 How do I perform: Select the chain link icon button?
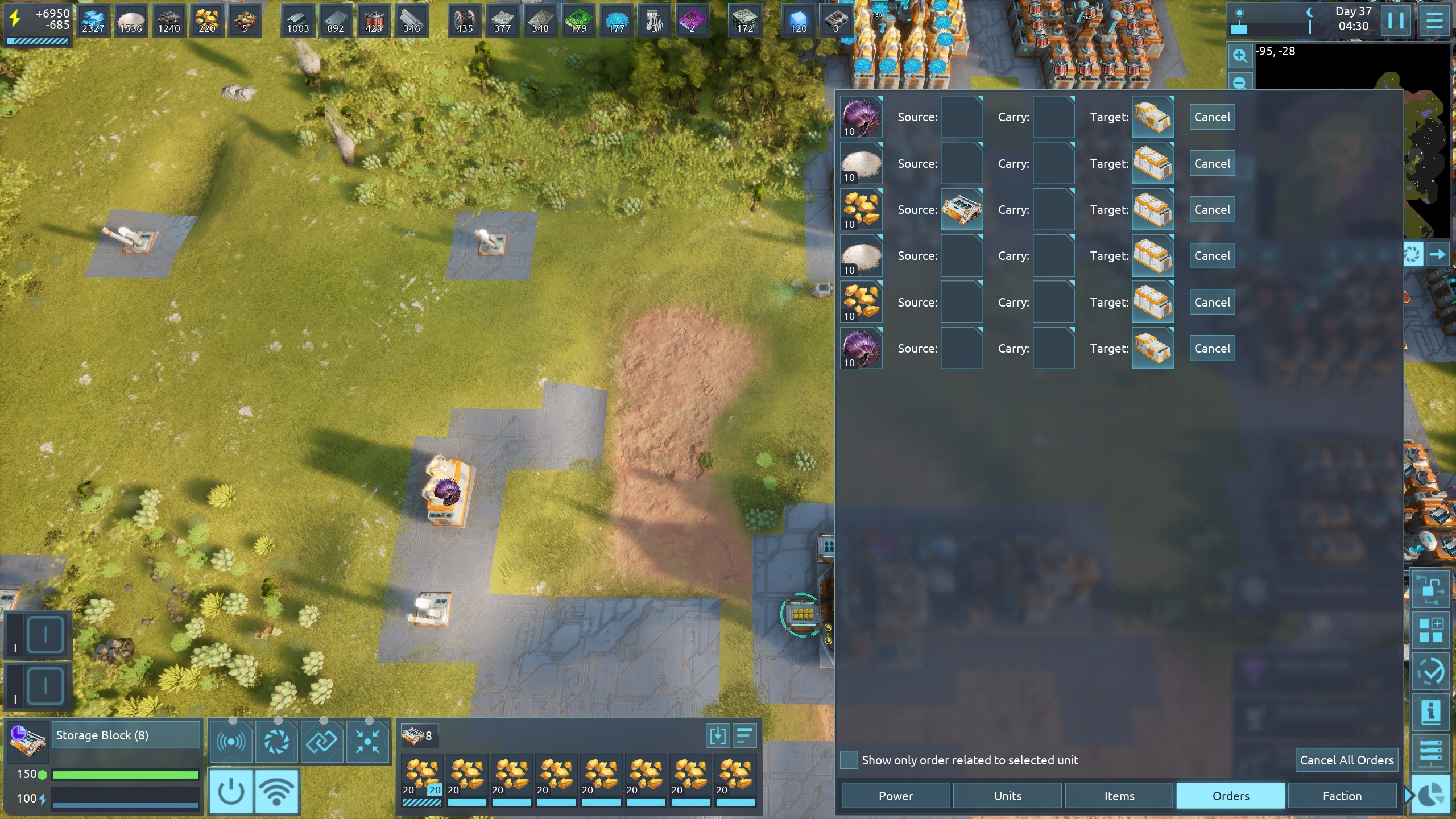322,741
